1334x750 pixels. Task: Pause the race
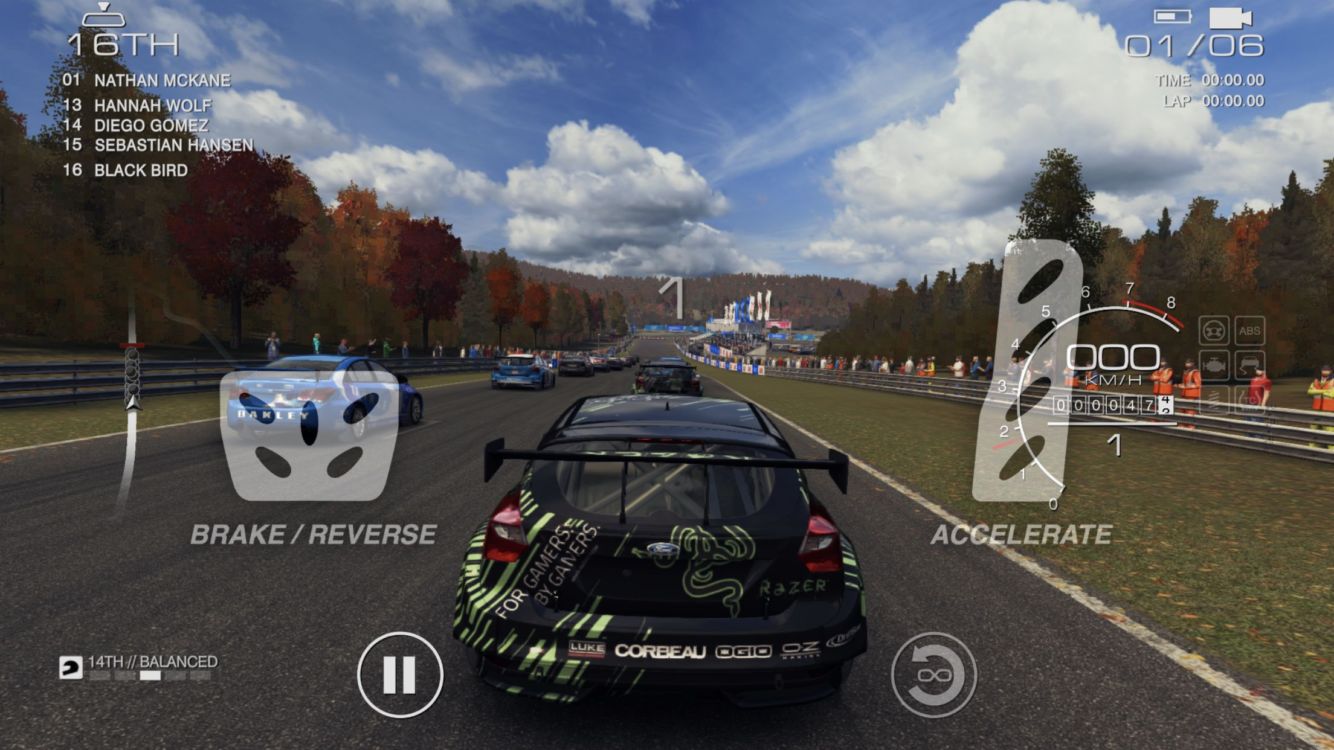point(400,675)
